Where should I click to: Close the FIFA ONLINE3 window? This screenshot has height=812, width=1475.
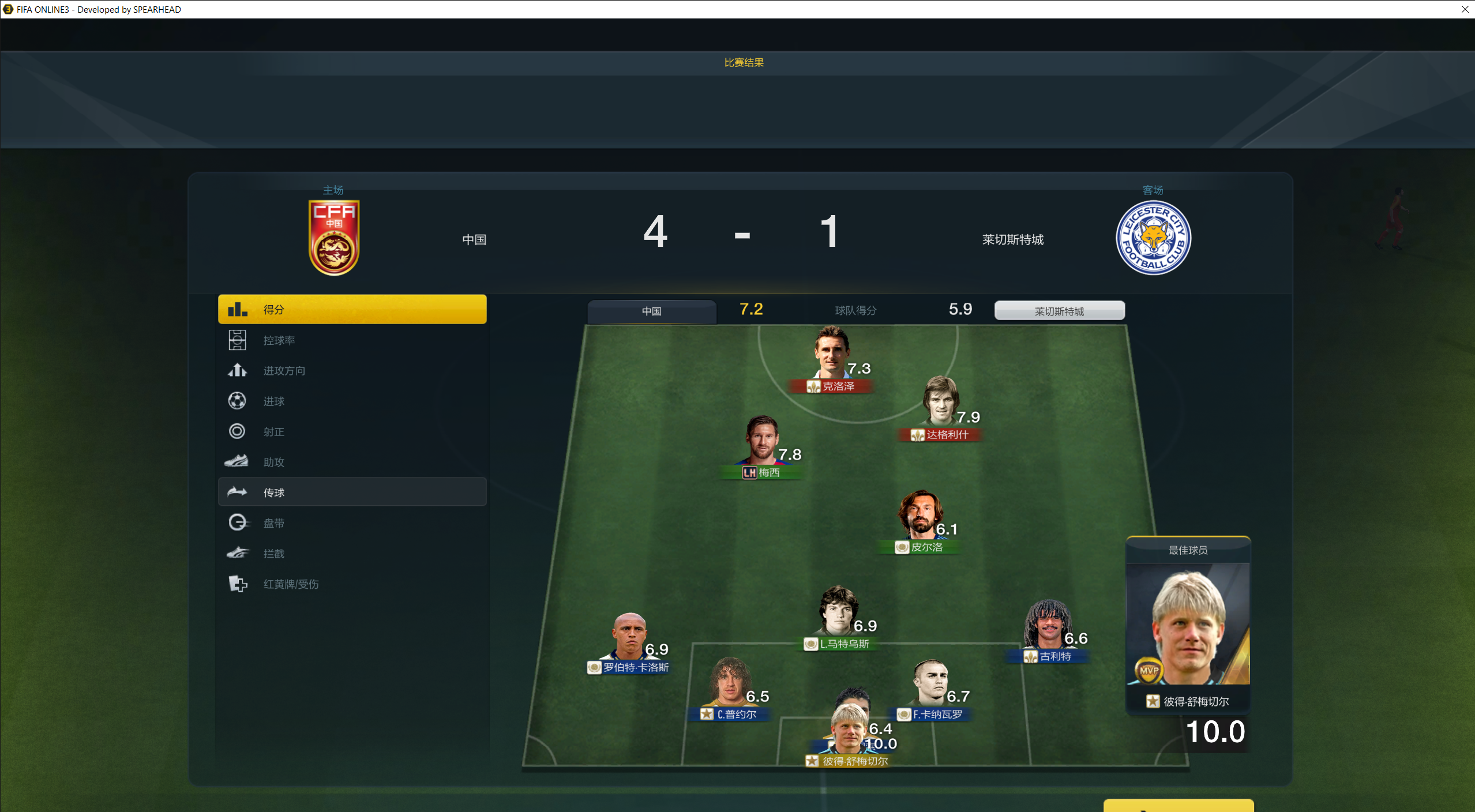coord(1465,9)
